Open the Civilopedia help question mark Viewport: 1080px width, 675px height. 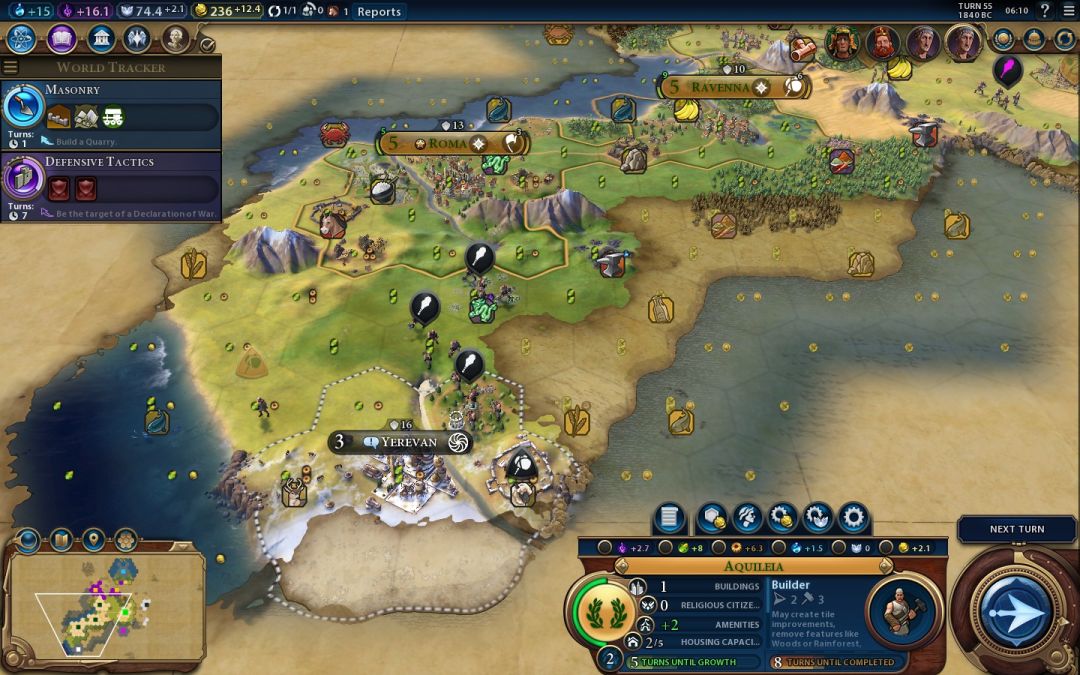pyautogui.click(x=1044, y=11)
